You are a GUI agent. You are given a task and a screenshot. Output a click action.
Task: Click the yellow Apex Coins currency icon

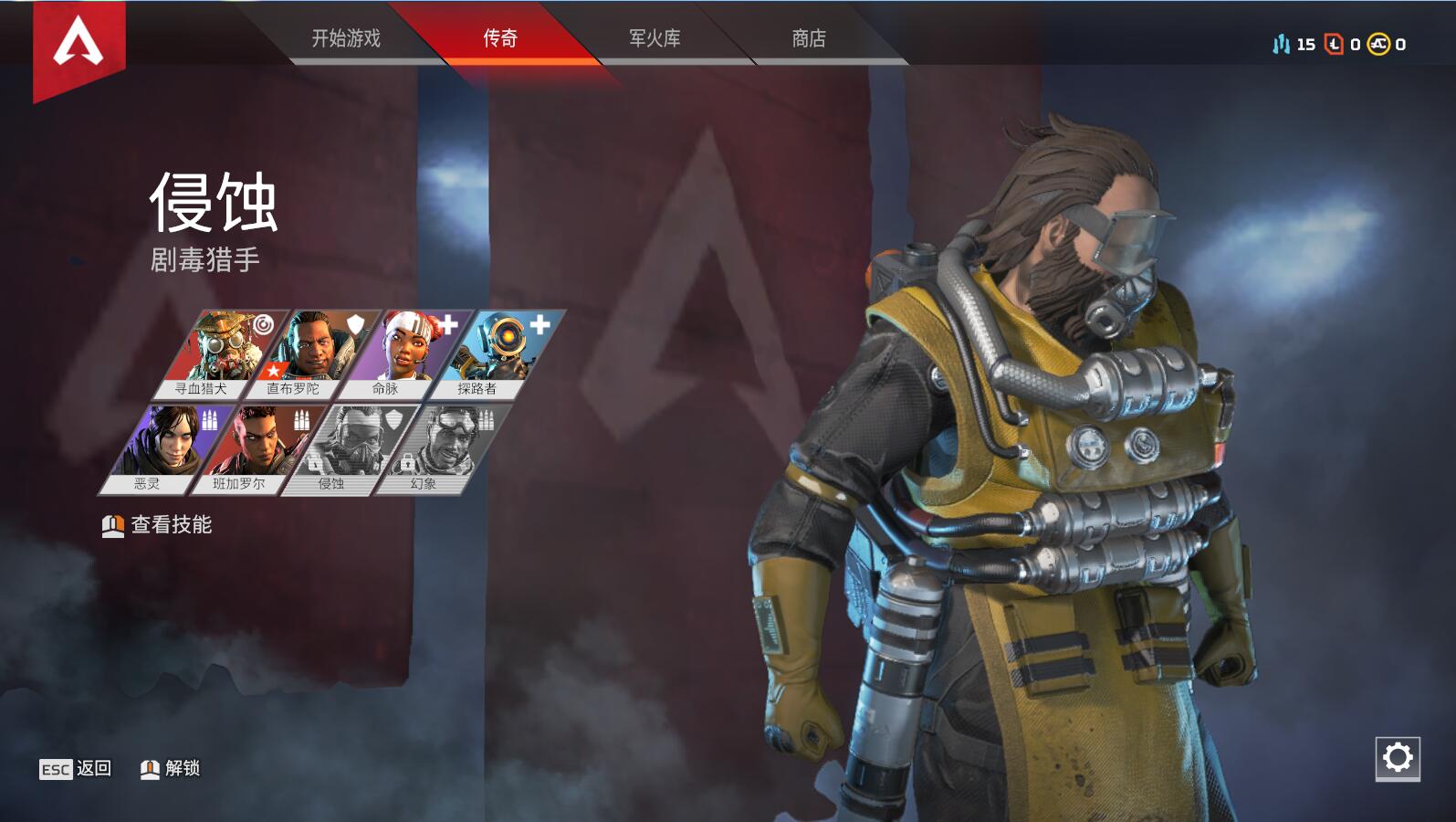1377,45
